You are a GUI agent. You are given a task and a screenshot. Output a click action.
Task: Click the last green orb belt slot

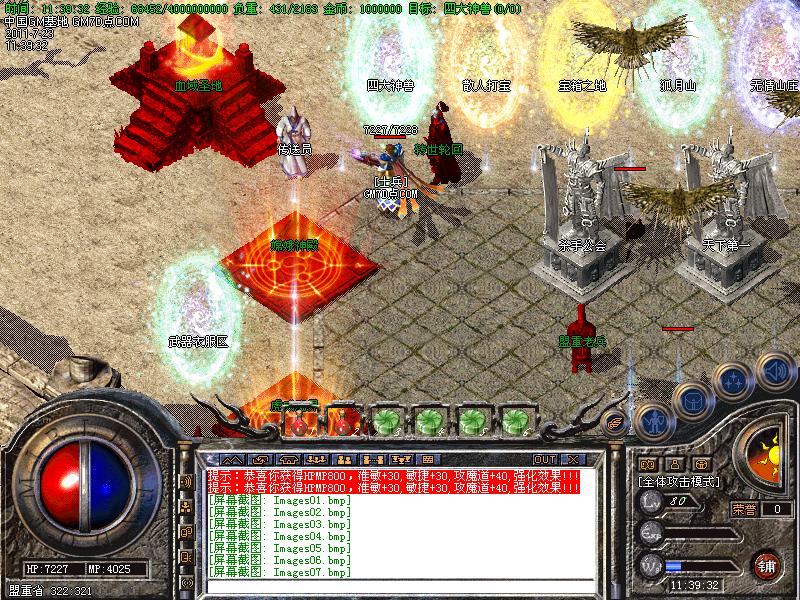515,421
